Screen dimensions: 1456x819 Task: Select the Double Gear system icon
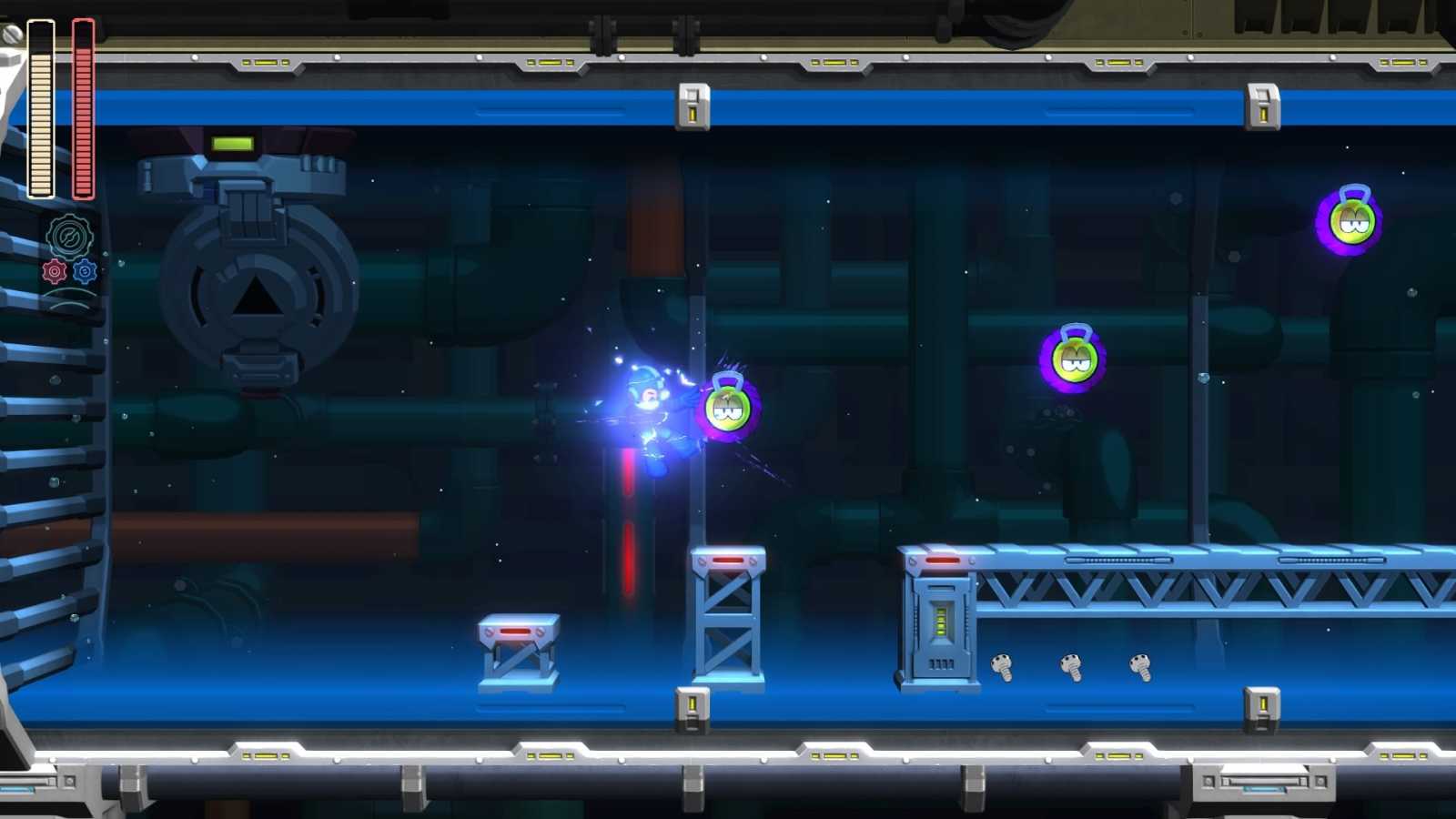[x=71, y=237]
